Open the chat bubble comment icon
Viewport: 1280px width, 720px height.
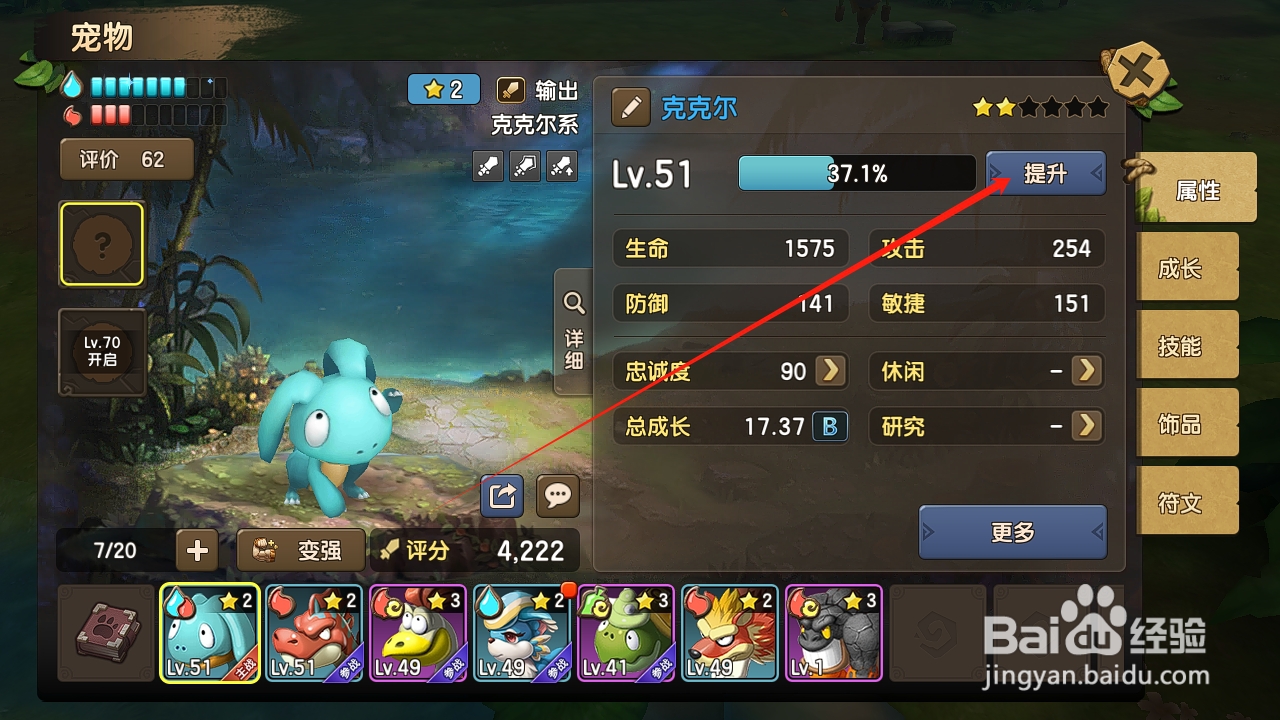click(558, 496)
